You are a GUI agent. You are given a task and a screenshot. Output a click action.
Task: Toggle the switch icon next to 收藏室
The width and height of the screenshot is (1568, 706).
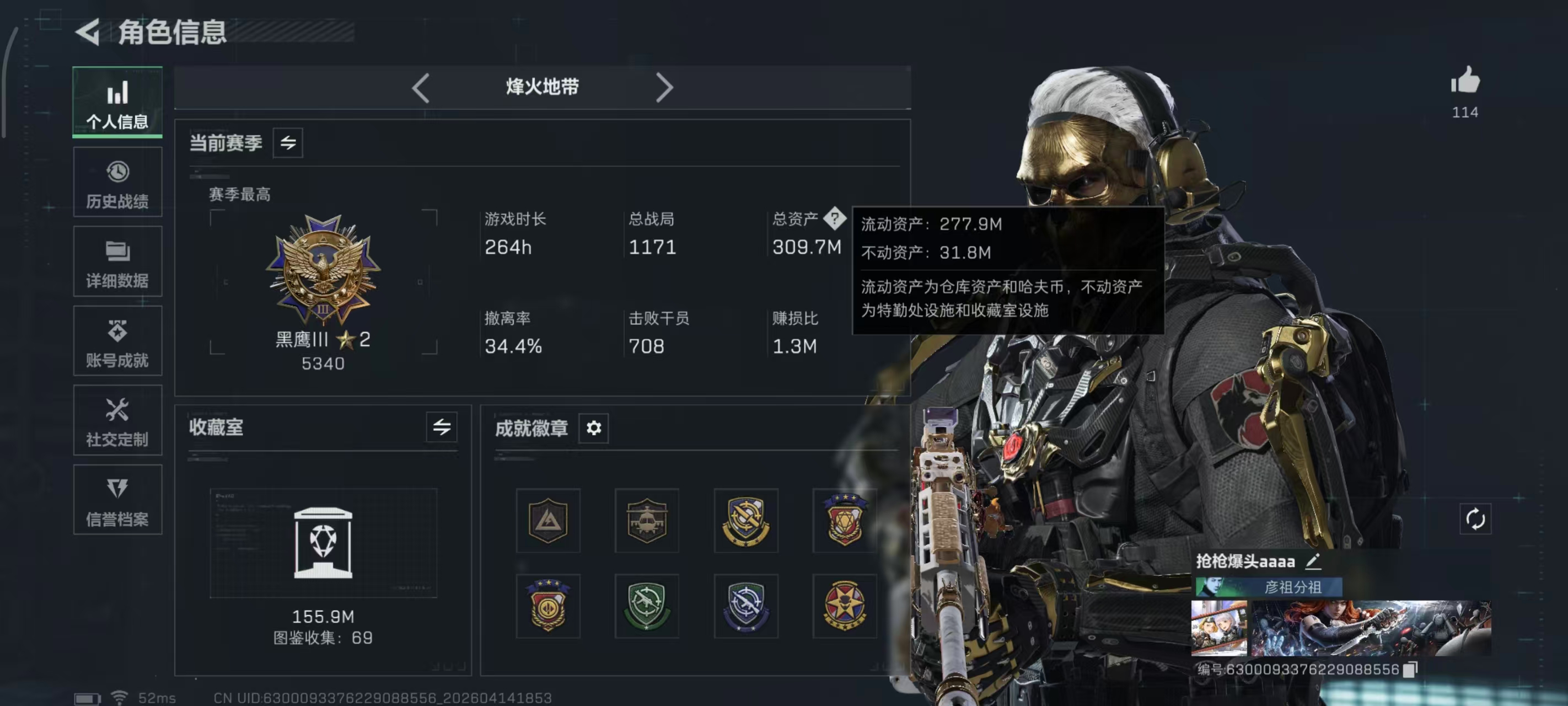[x=442, y=427]
